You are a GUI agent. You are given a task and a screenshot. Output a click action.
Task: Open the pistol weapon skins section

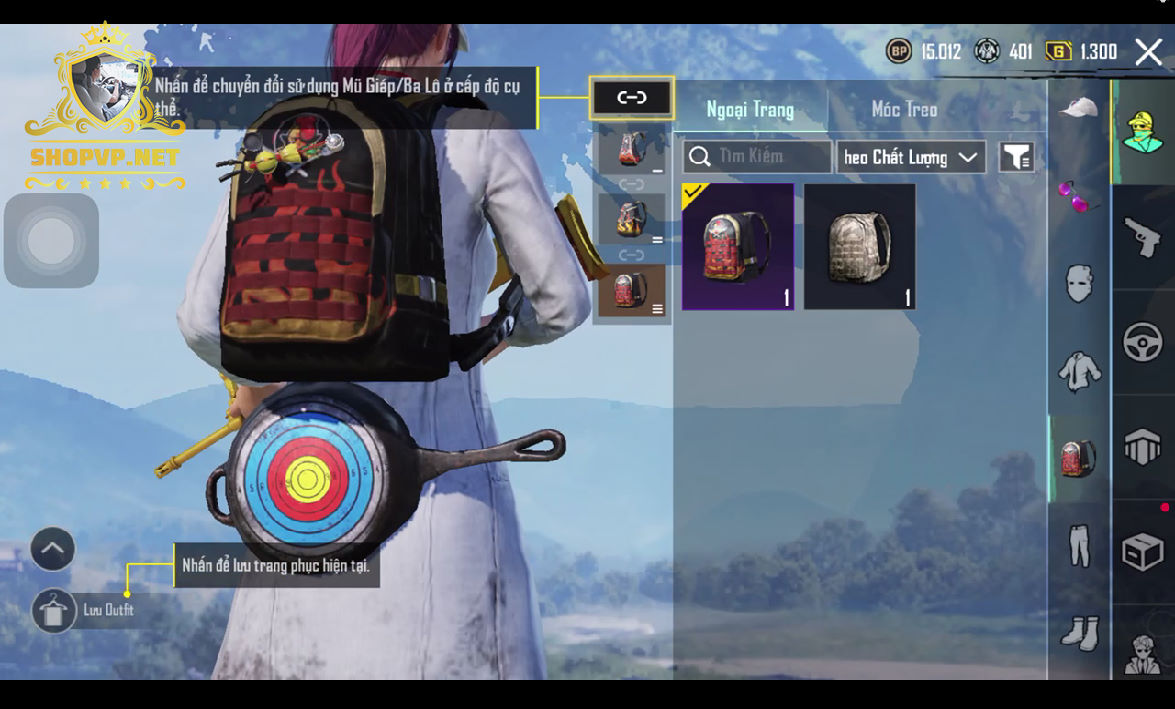1143,237
